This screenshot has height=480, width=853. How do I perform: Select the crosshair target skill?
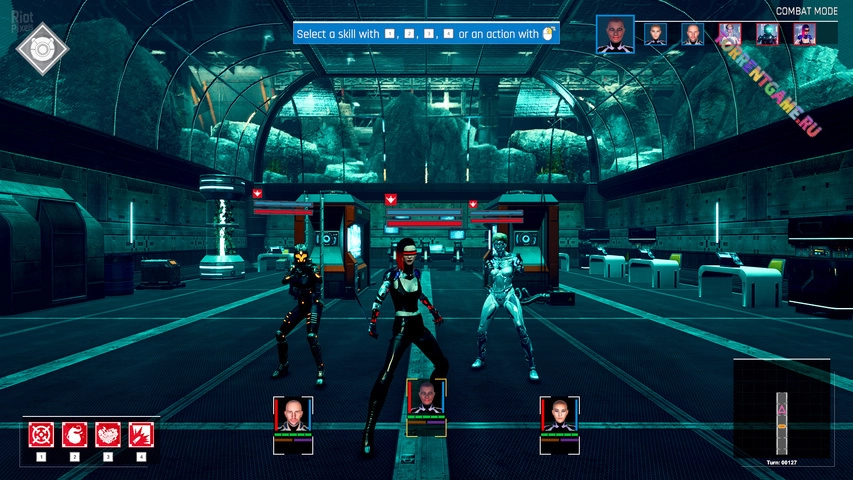[x=41, y=435]
